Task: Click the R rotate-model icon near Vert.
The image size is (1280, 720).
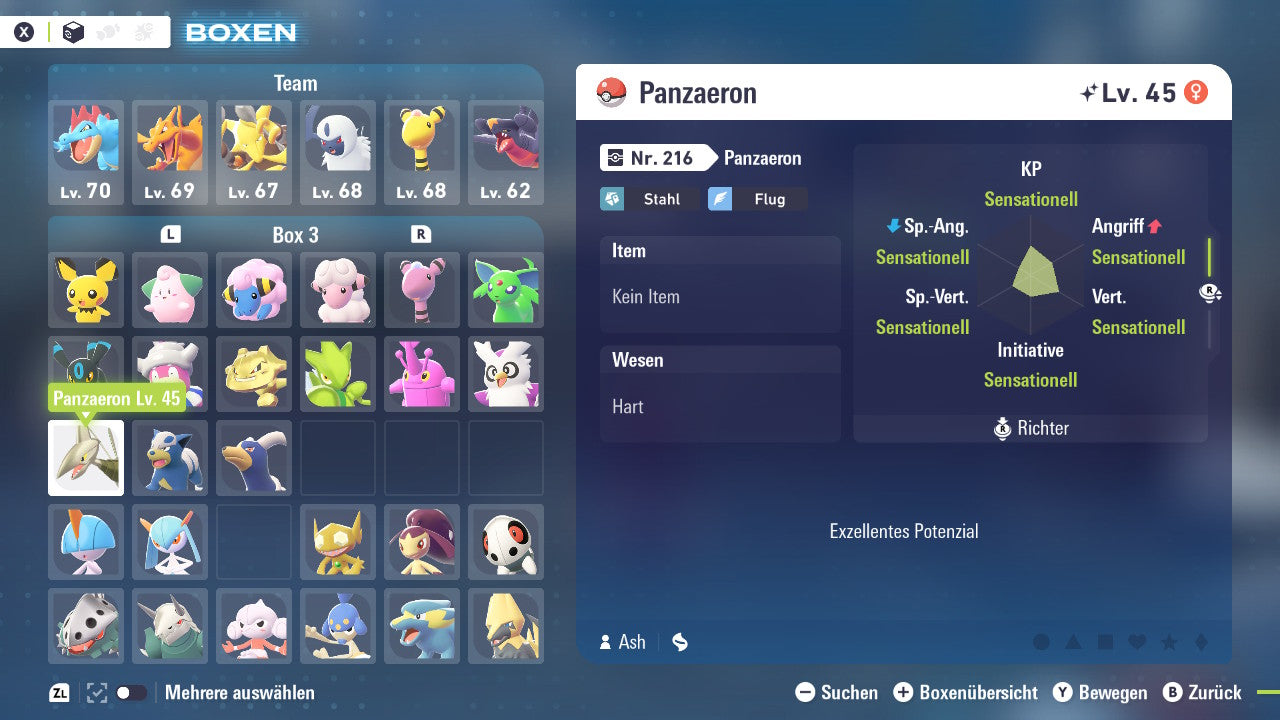Action: pos(1211,293)
